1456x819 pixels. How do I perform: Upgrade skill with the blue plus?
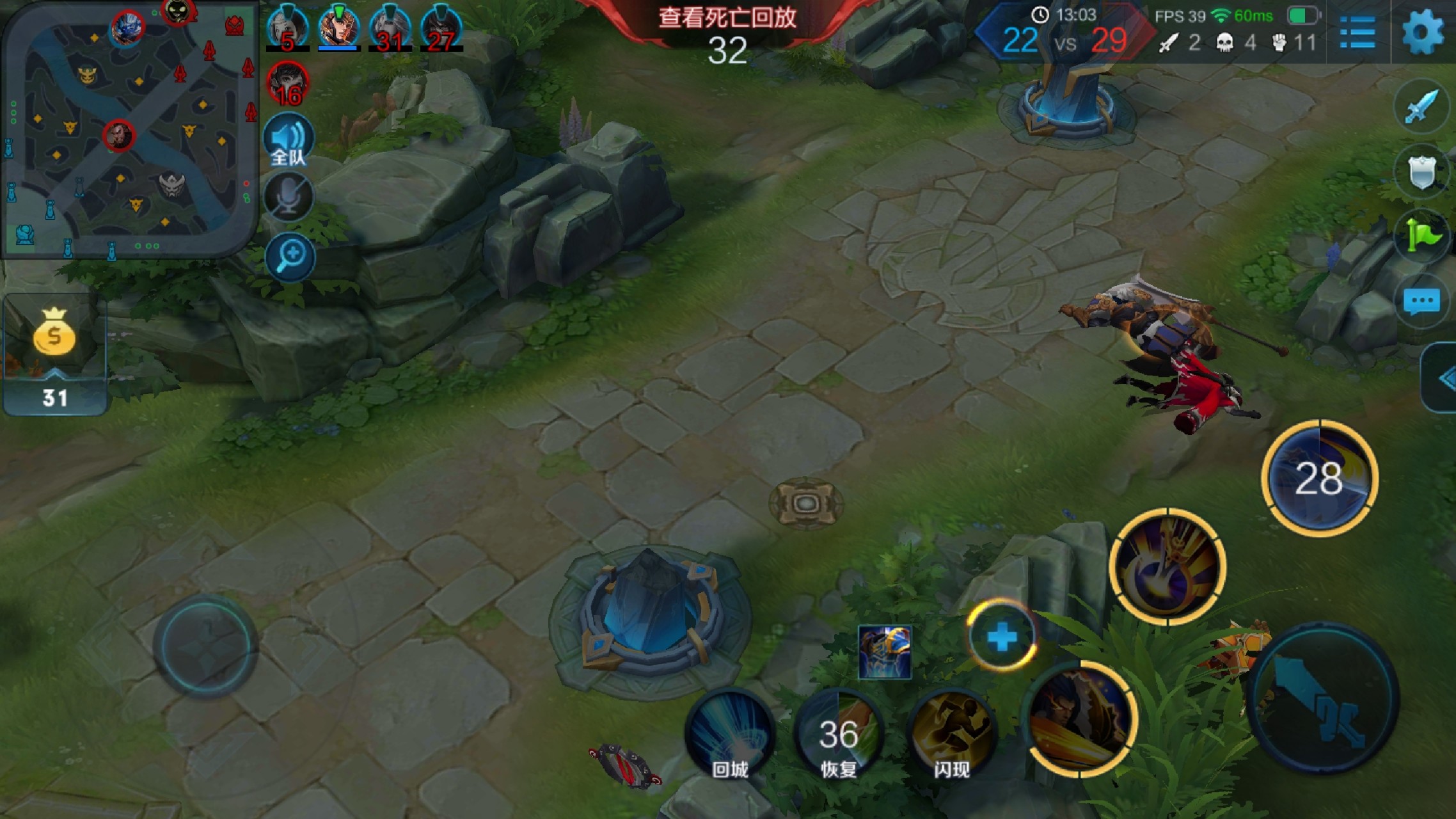pos(1001,637)
